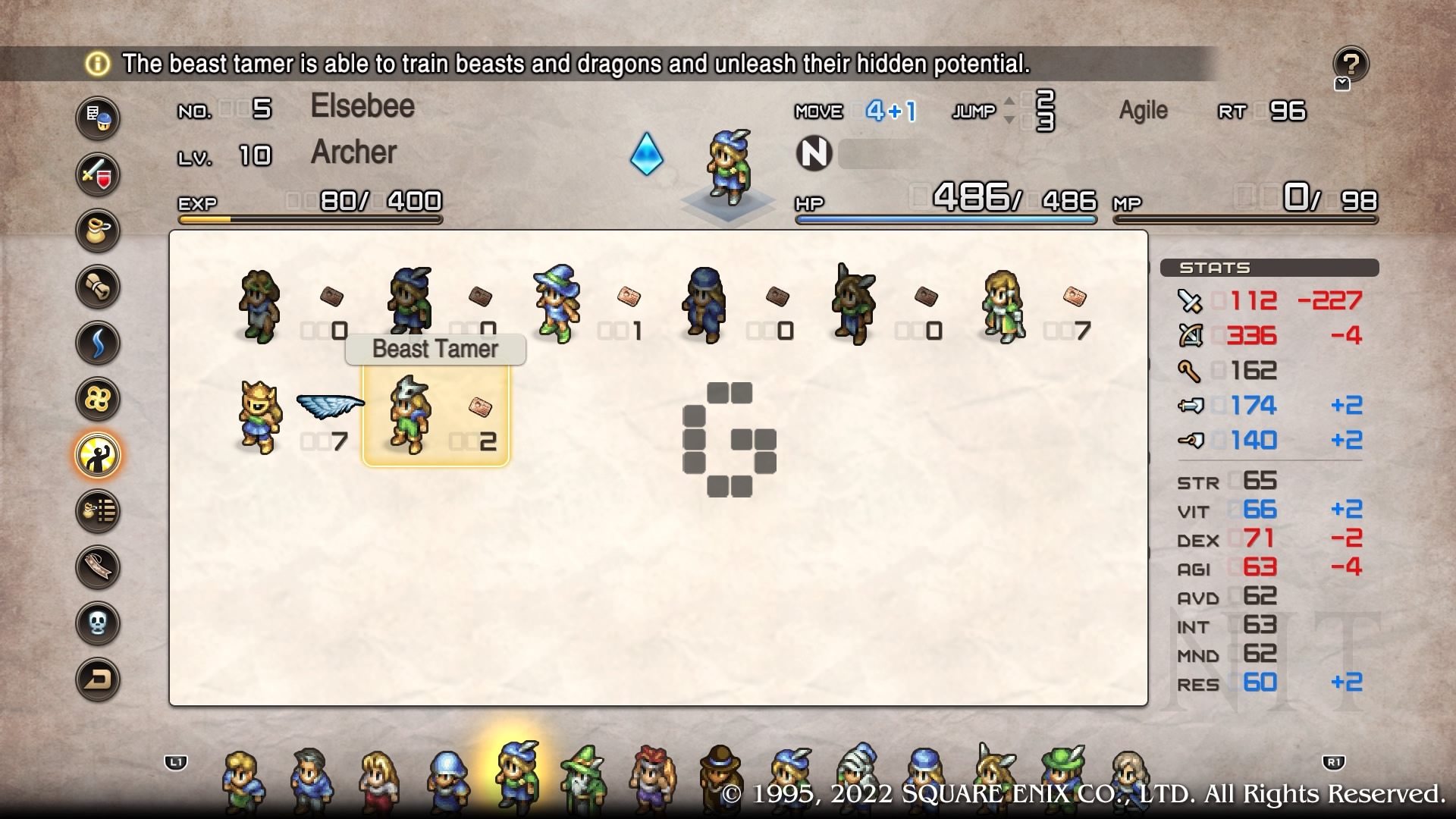This screenshot has width=1456, height=819.
Task: Increase Jump with the up arrow
Action: click(x=1009, y=102)
